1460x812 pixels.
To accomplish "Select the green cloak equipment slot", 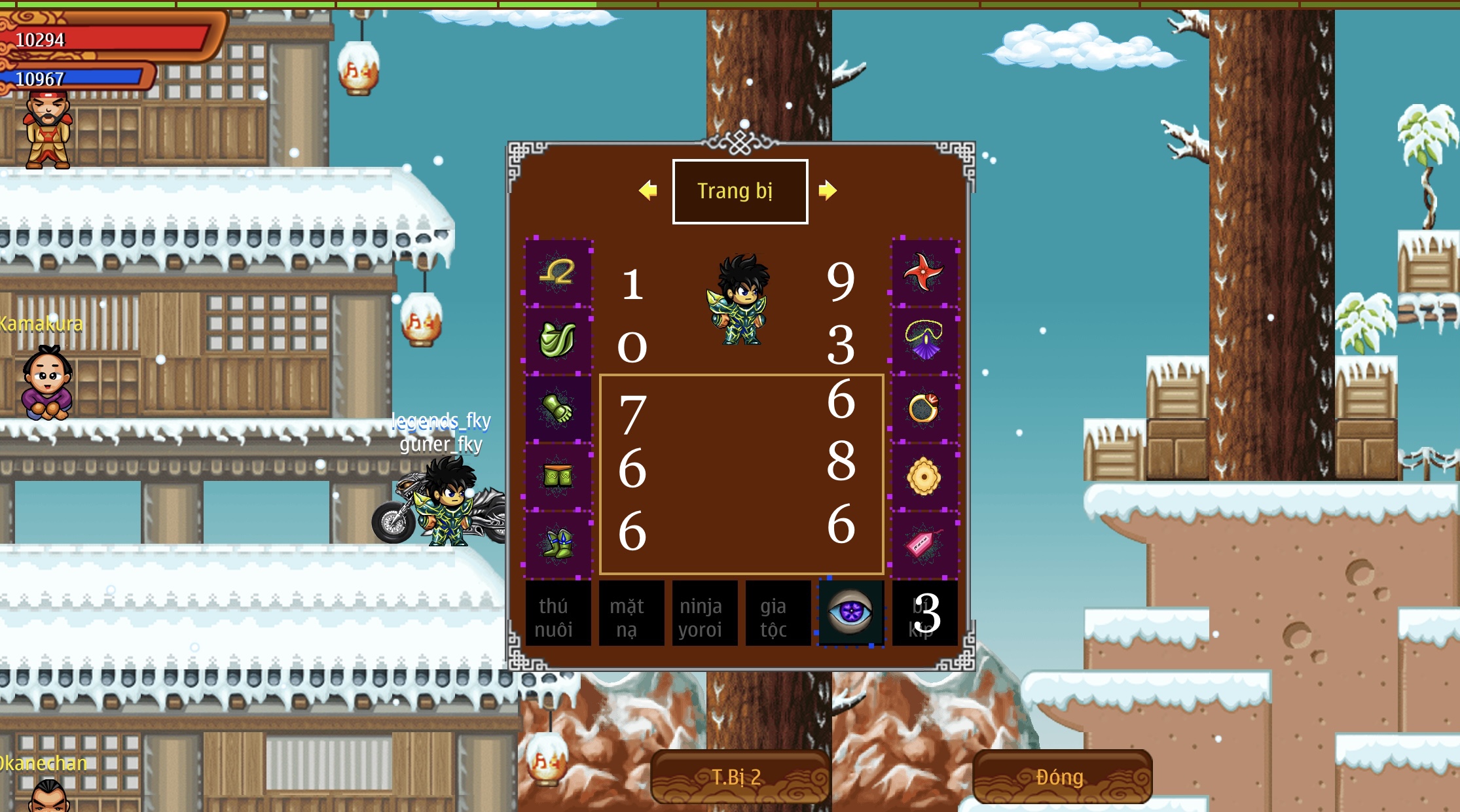I will coord(558,339).
